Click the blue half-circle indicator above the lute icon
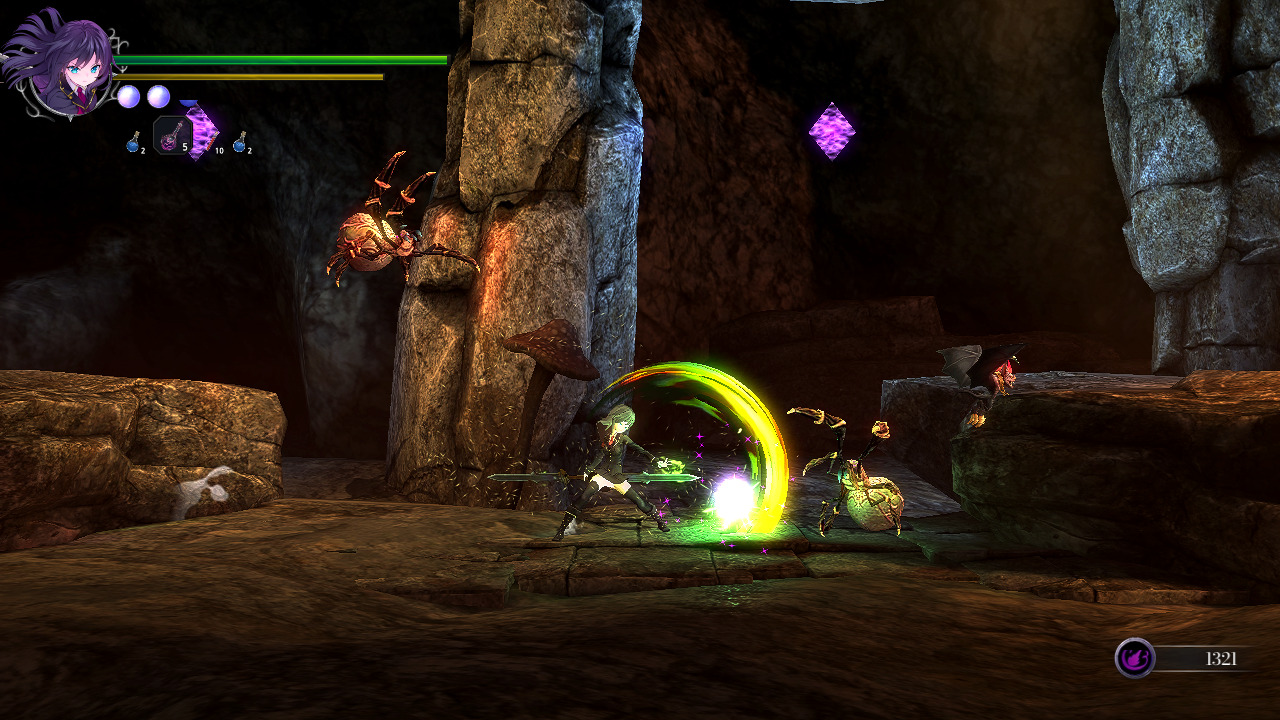The height and width of the screenshot is (720, 1280). (x=188, y=102)
